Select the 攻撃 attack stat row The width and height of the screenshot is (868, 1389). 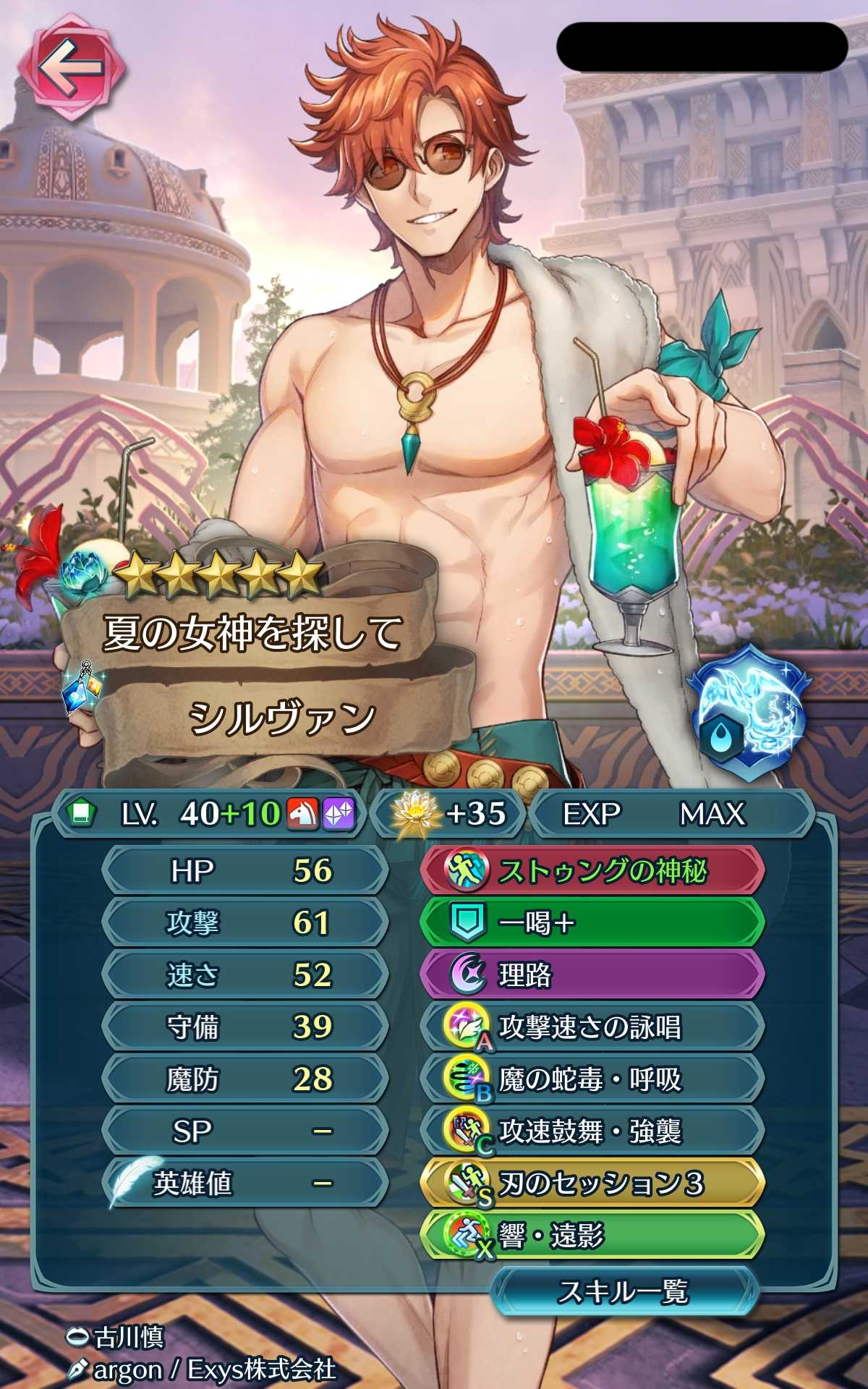(x=244, y=922)
